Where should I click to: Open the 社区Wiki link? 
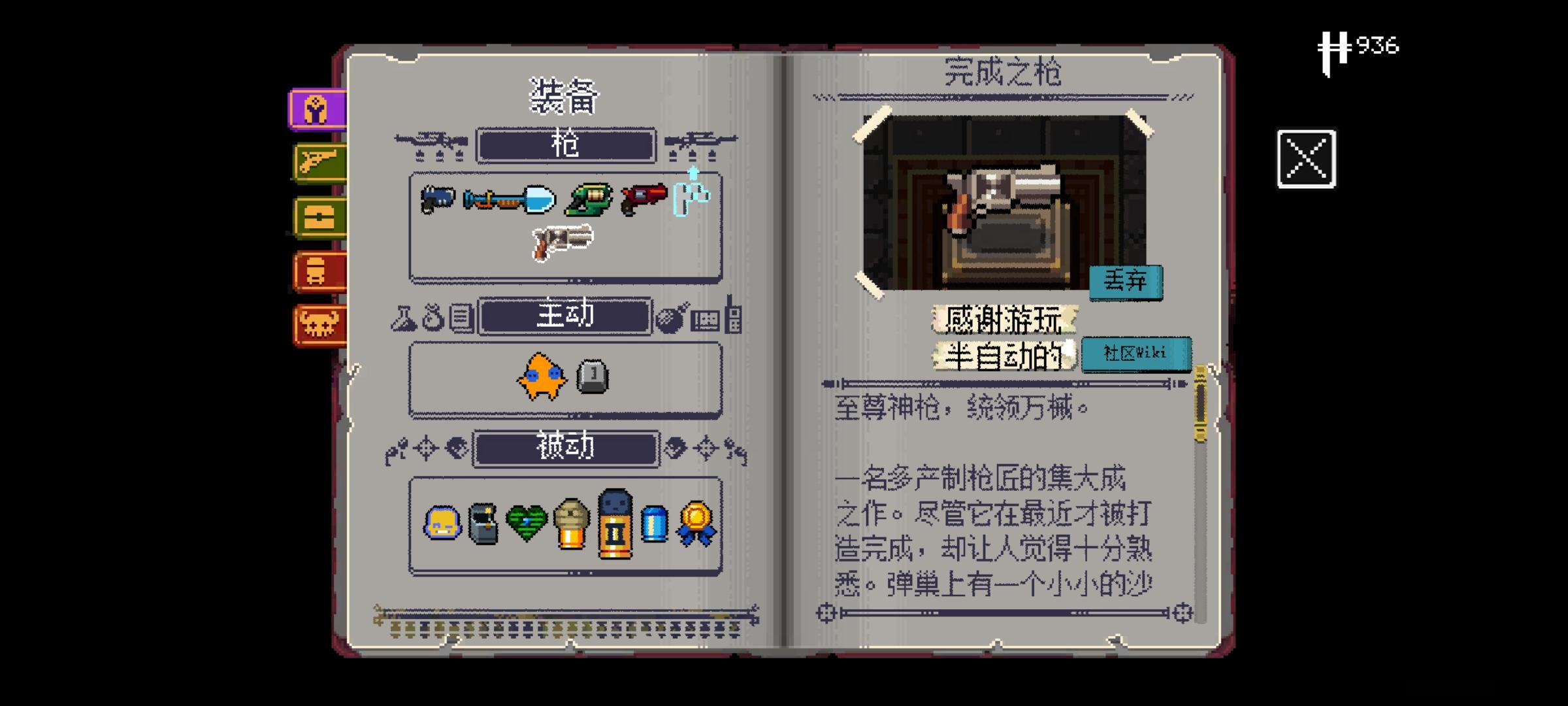(1137, 353)
